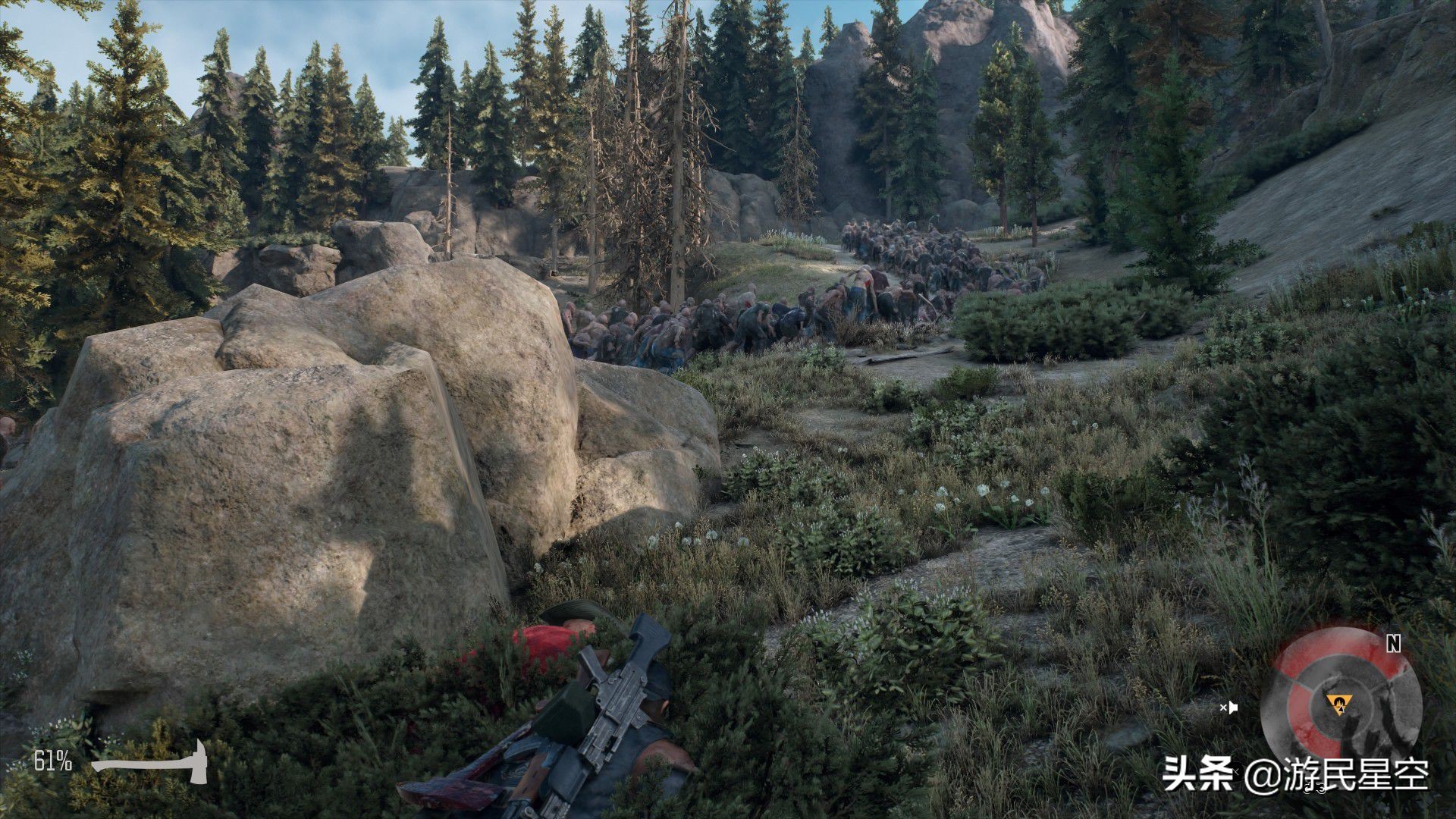Select the N compass marker on minimap

(x=1393, y=644)
